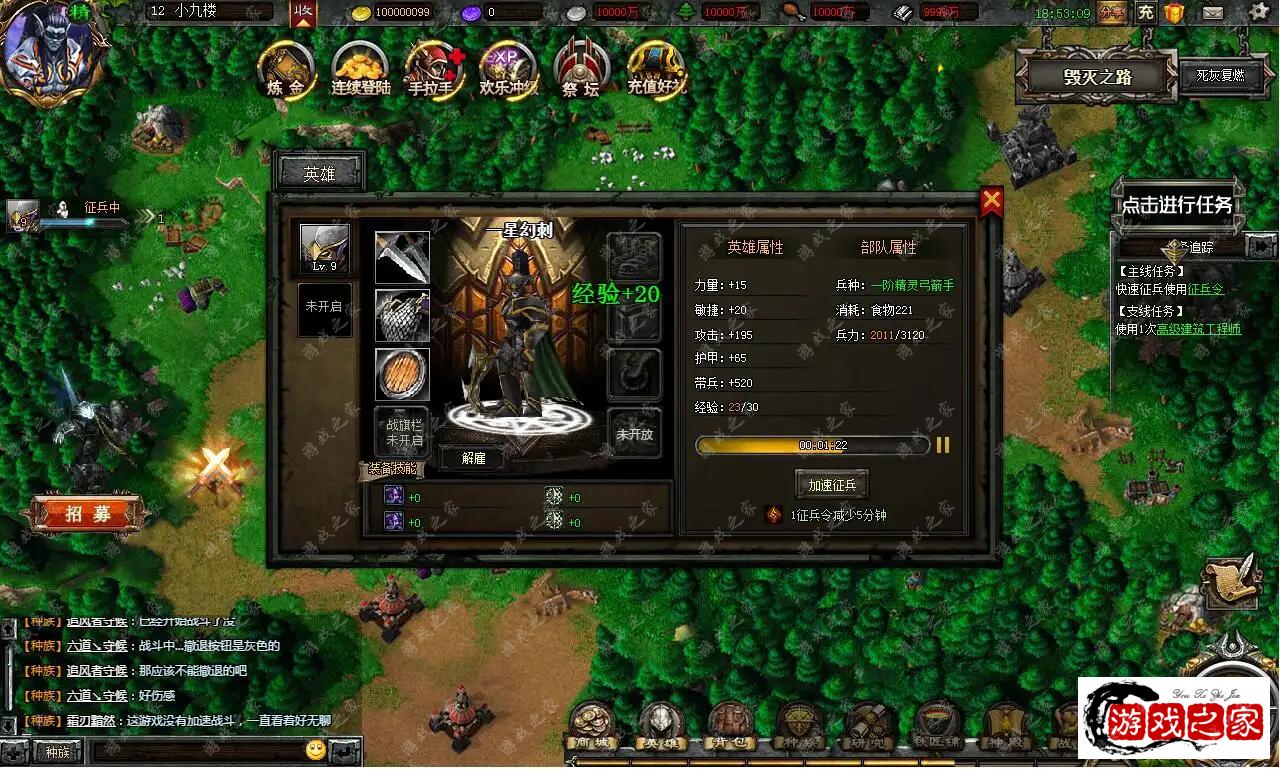
Task: Open the 祭坛 altar icon
Action: (581, 68)
